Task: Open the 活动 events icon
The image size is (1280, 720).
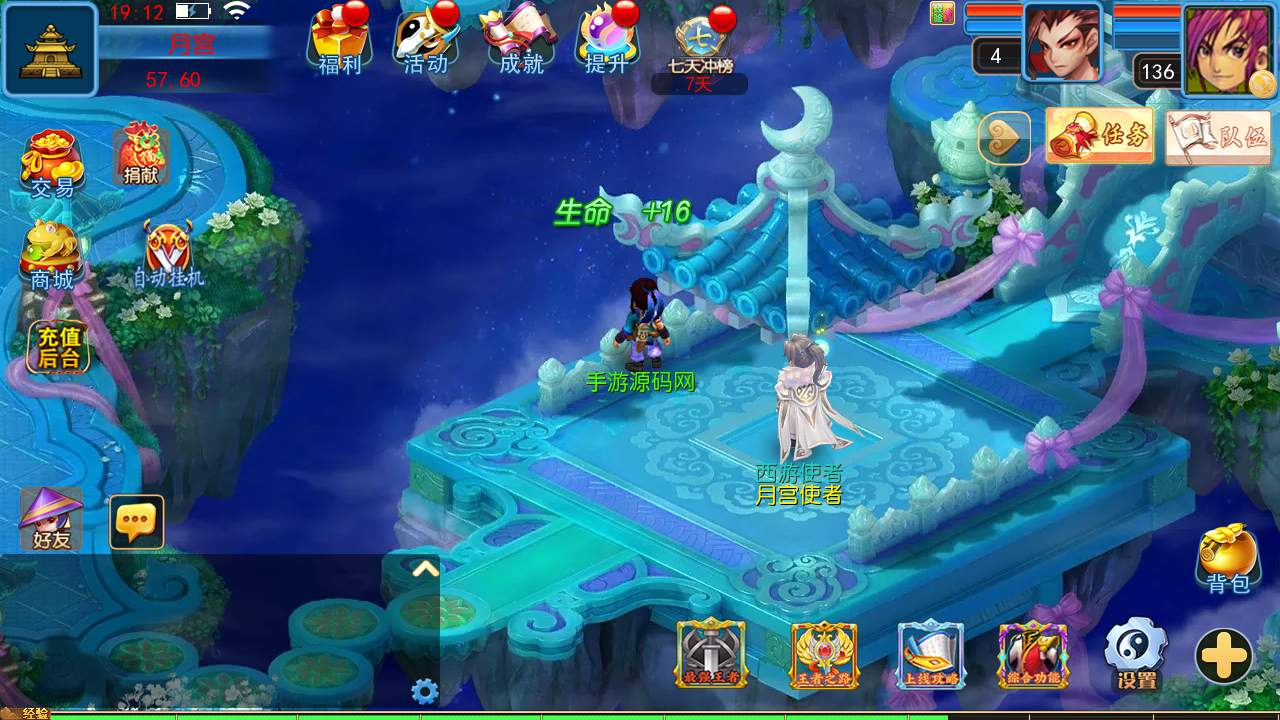Action: tap(425, 40)
